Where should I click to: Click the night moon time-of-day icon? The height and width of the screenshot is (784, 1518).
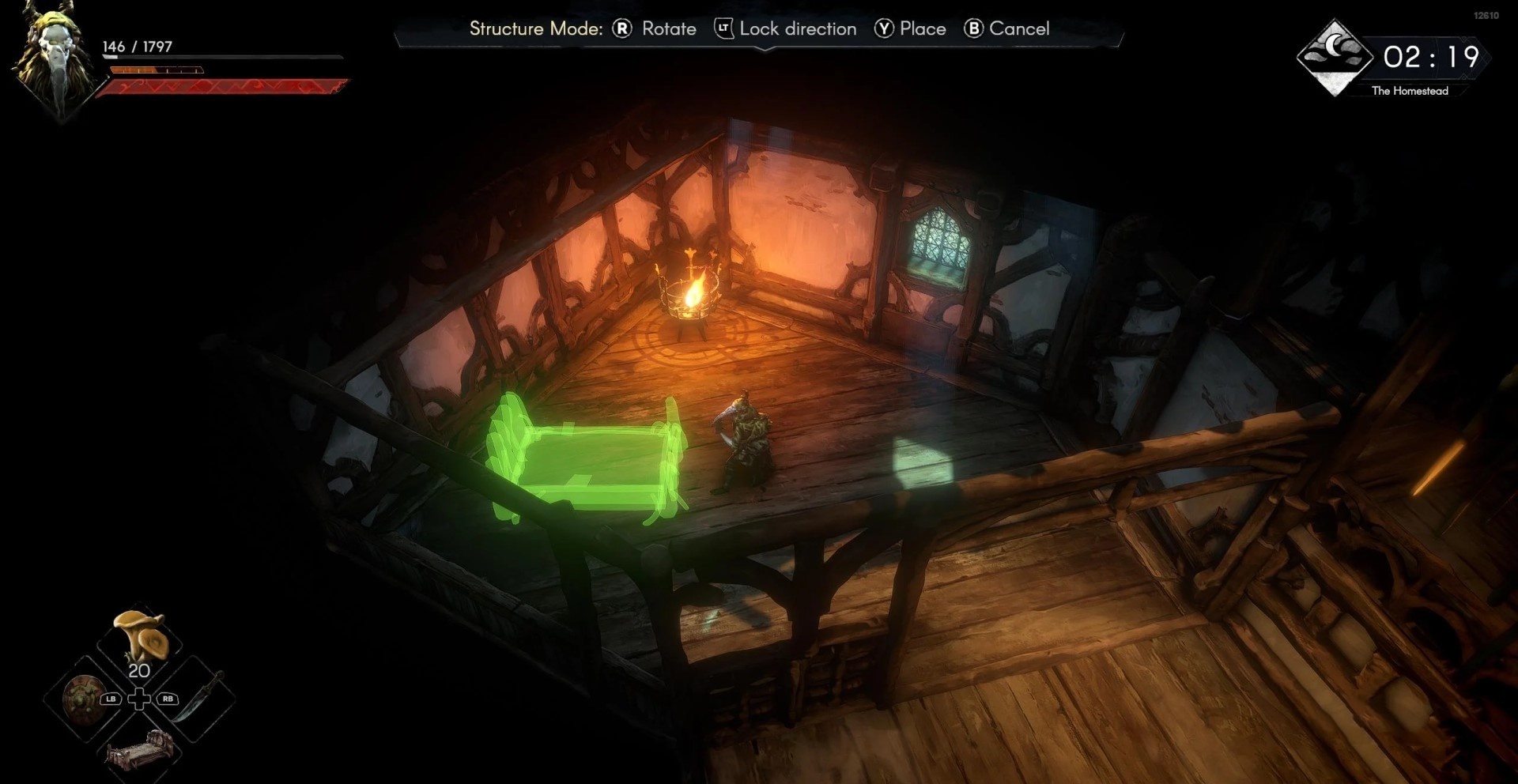point(1335,57)
